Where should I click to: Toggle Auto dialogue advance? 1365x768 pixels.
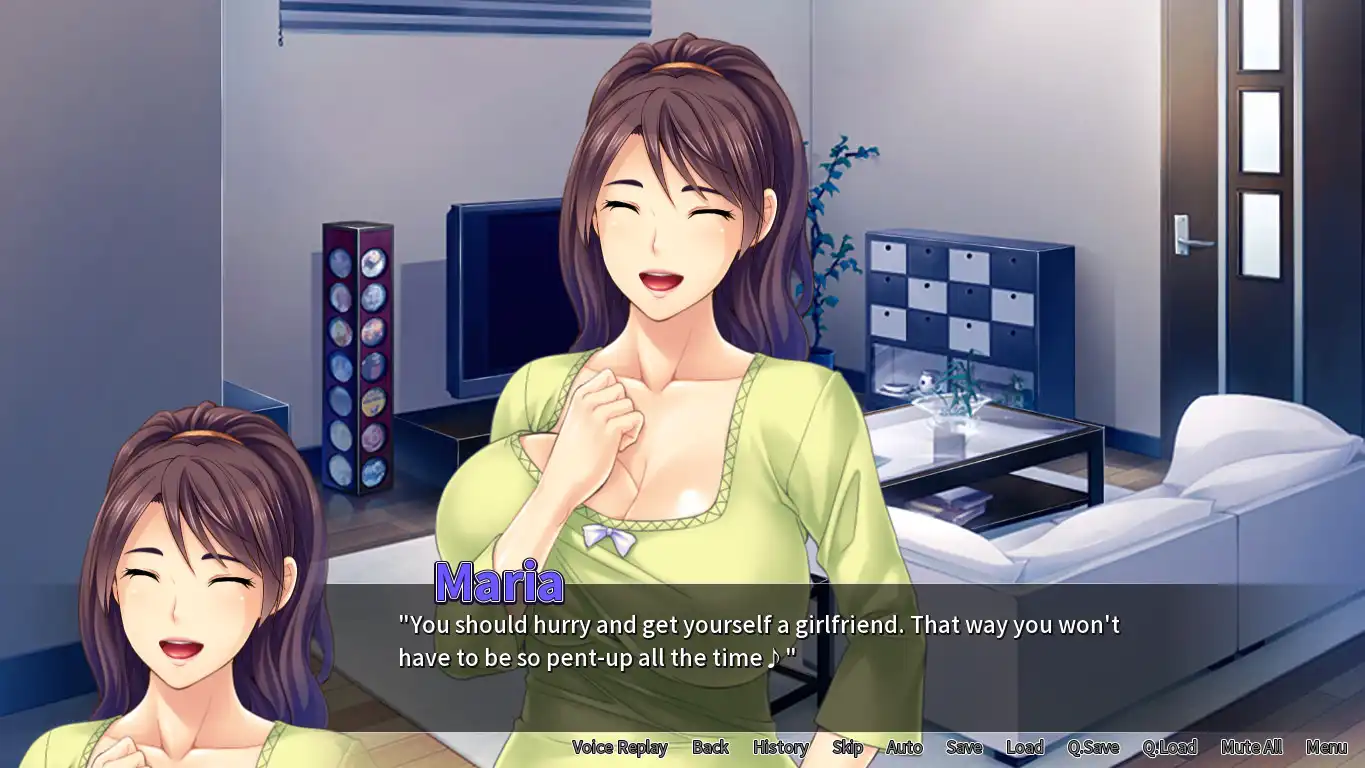pyautogui.click(x=904, y=747)
